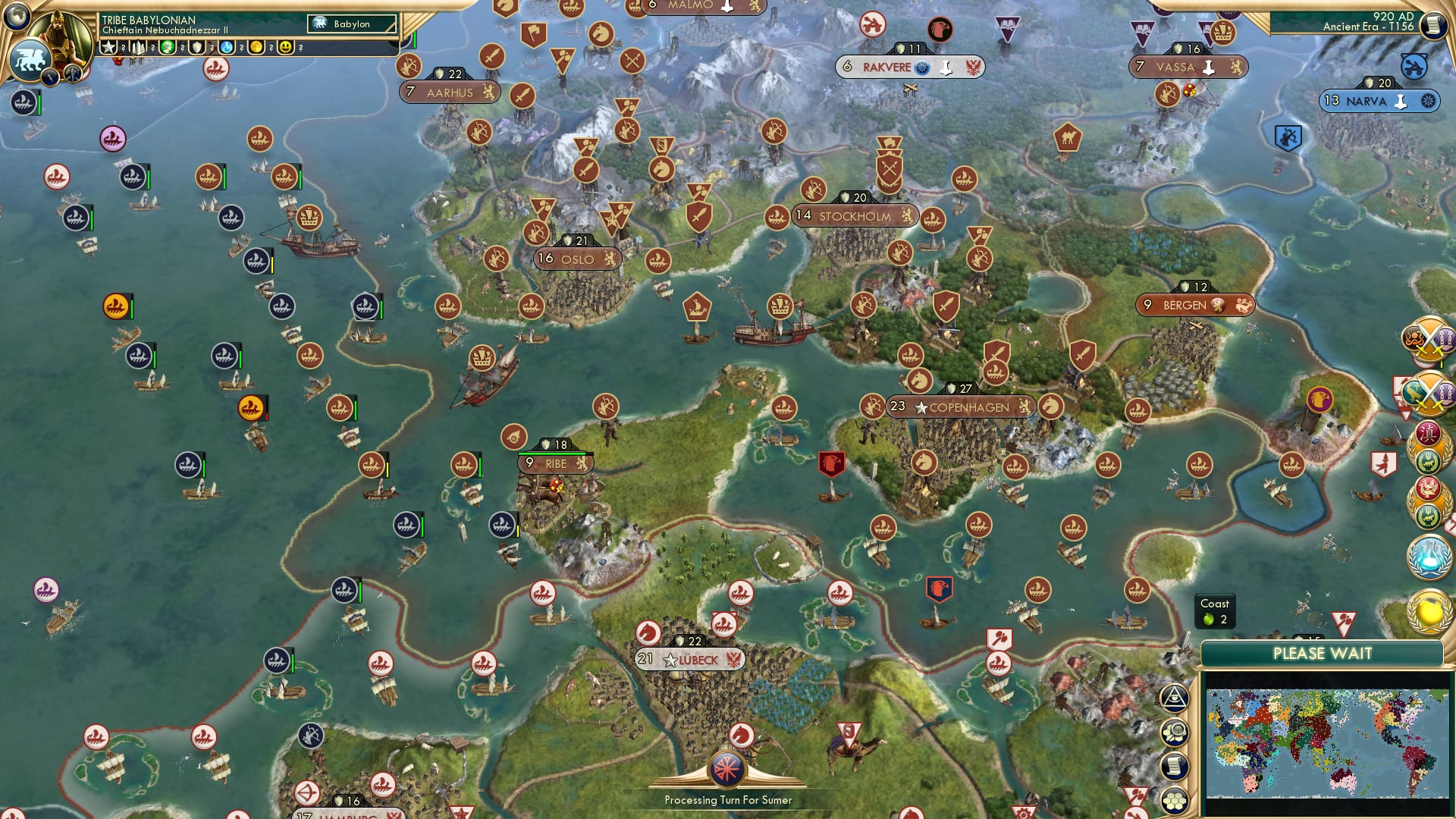The height and width of the screenshot is (819, 1456).
Task: Click the PLEASE WAIT turn button
Action: pyautogui.click(x=1324, y=653)
